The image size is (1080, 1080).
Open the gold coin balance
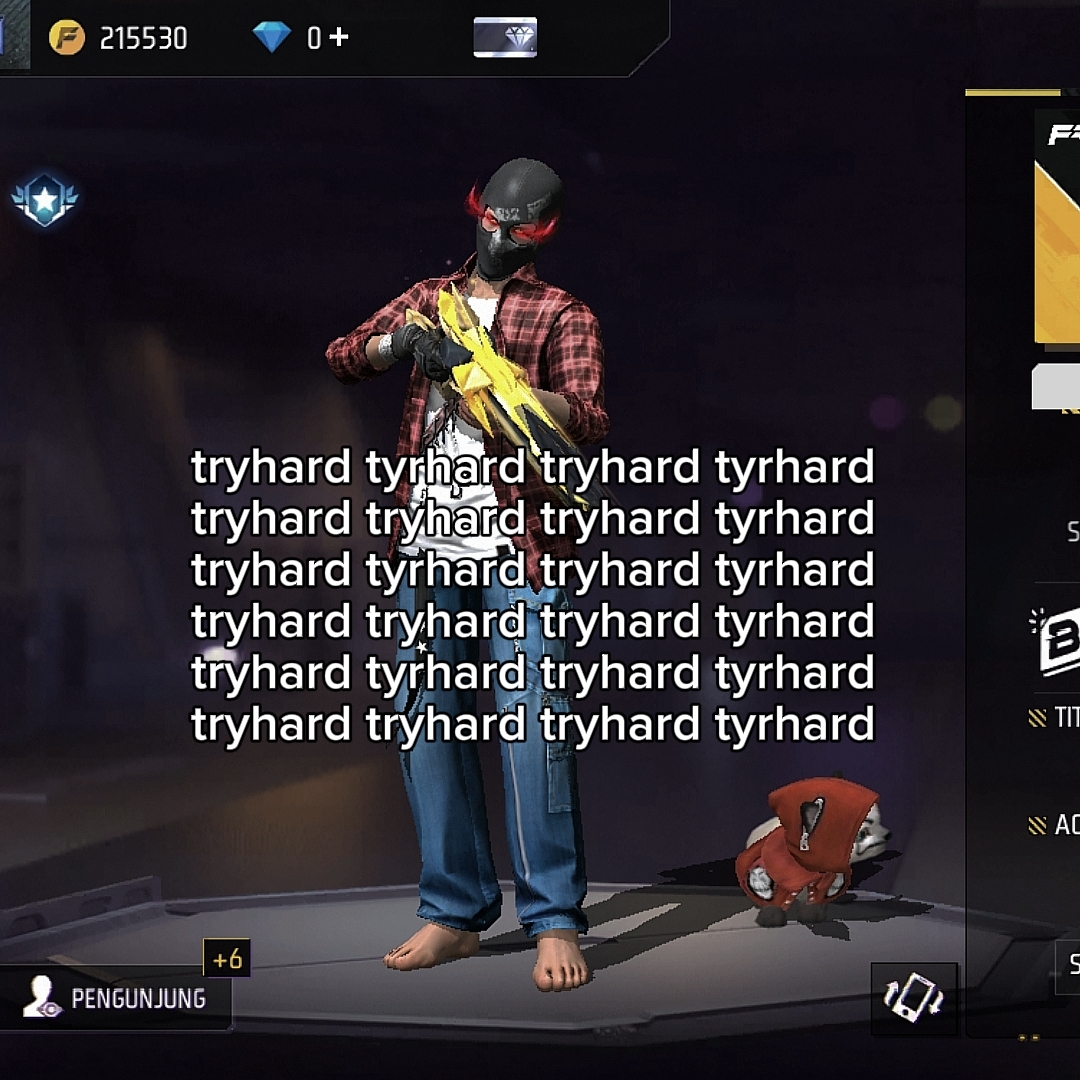pyautogui.click(x=119, y=38)
